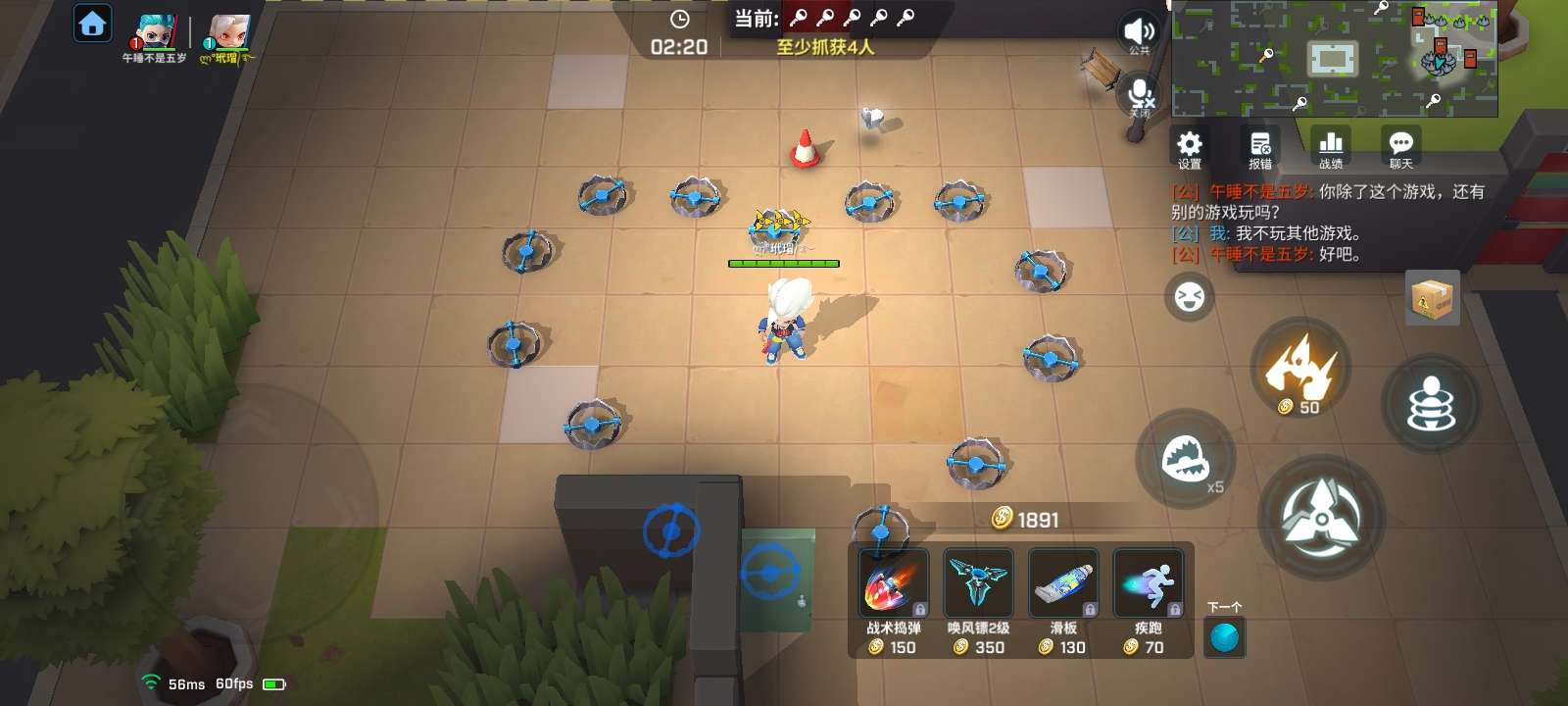
Task: Show the battle stats panel
Action: click(x=1331, y=147)
